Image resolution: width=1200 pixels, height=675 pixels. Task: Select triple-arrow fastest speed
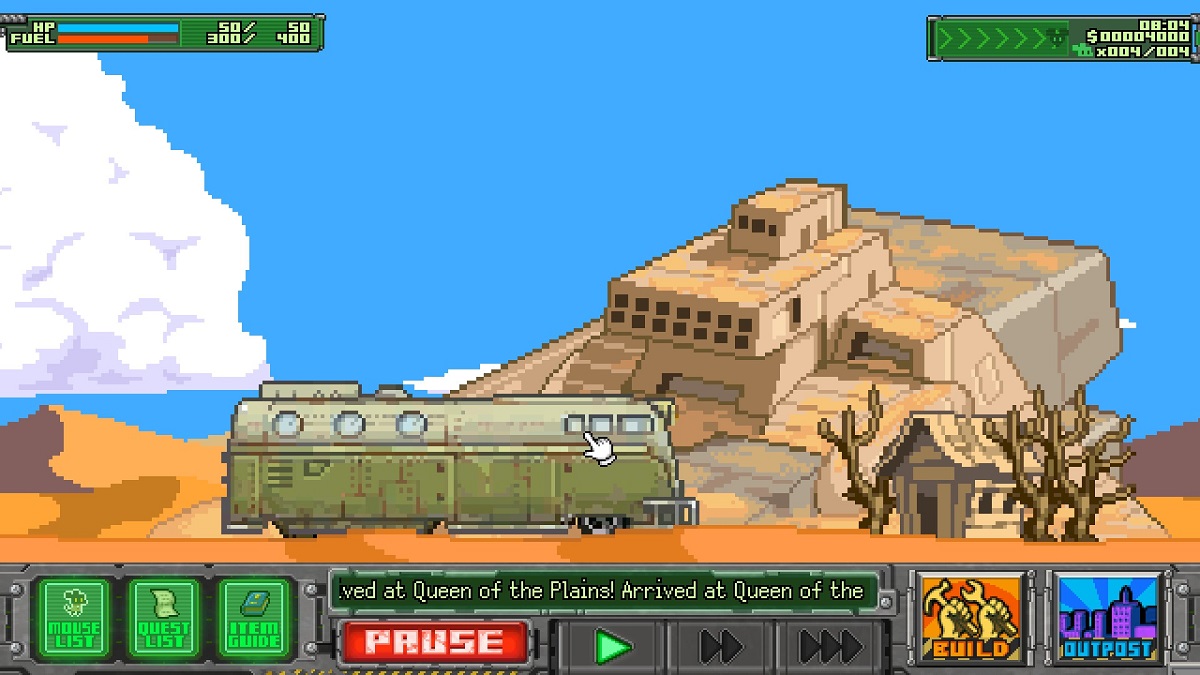[x=831, y=647]
